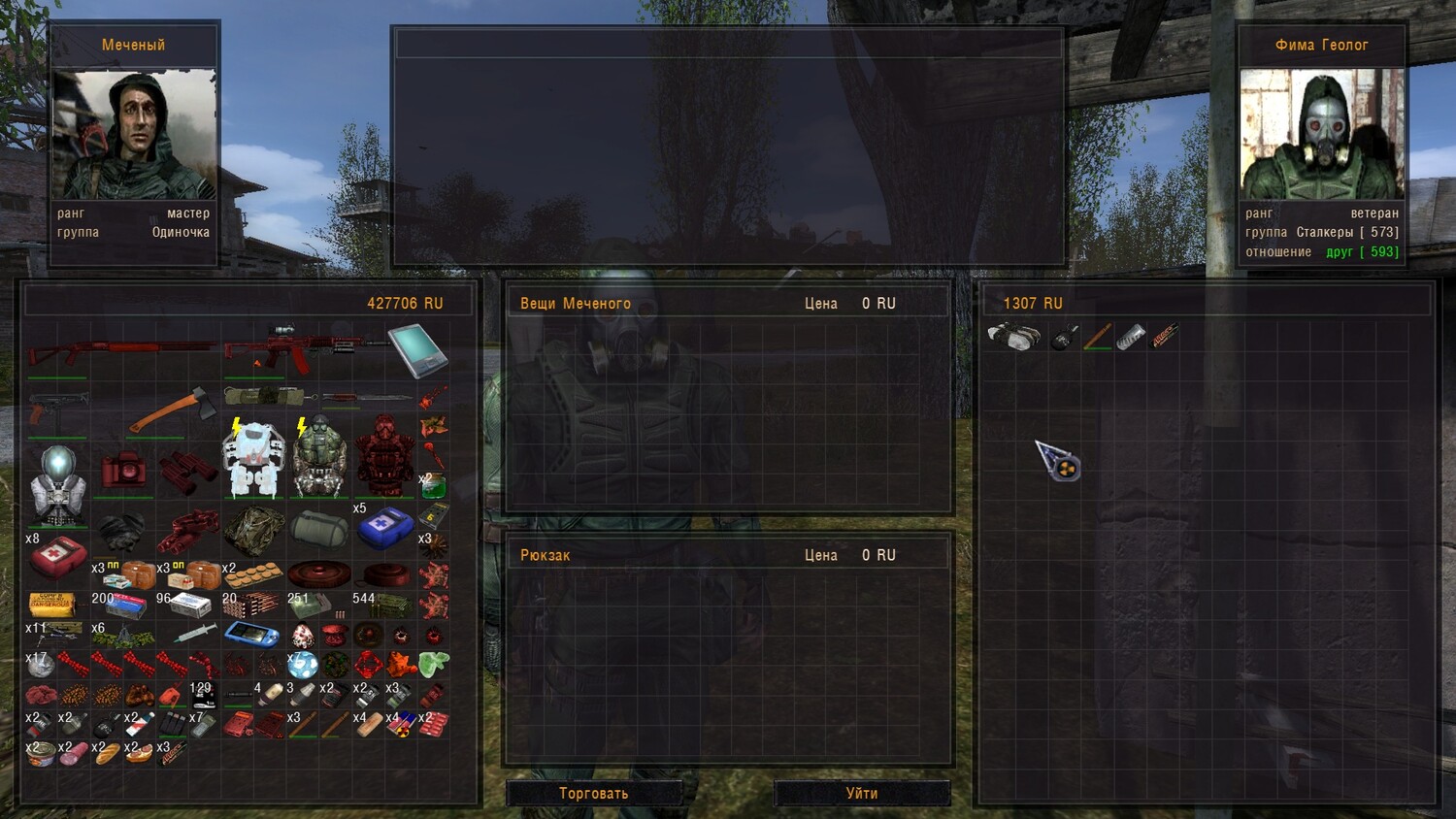Click the Торговать trade button

tap(593, 793)
